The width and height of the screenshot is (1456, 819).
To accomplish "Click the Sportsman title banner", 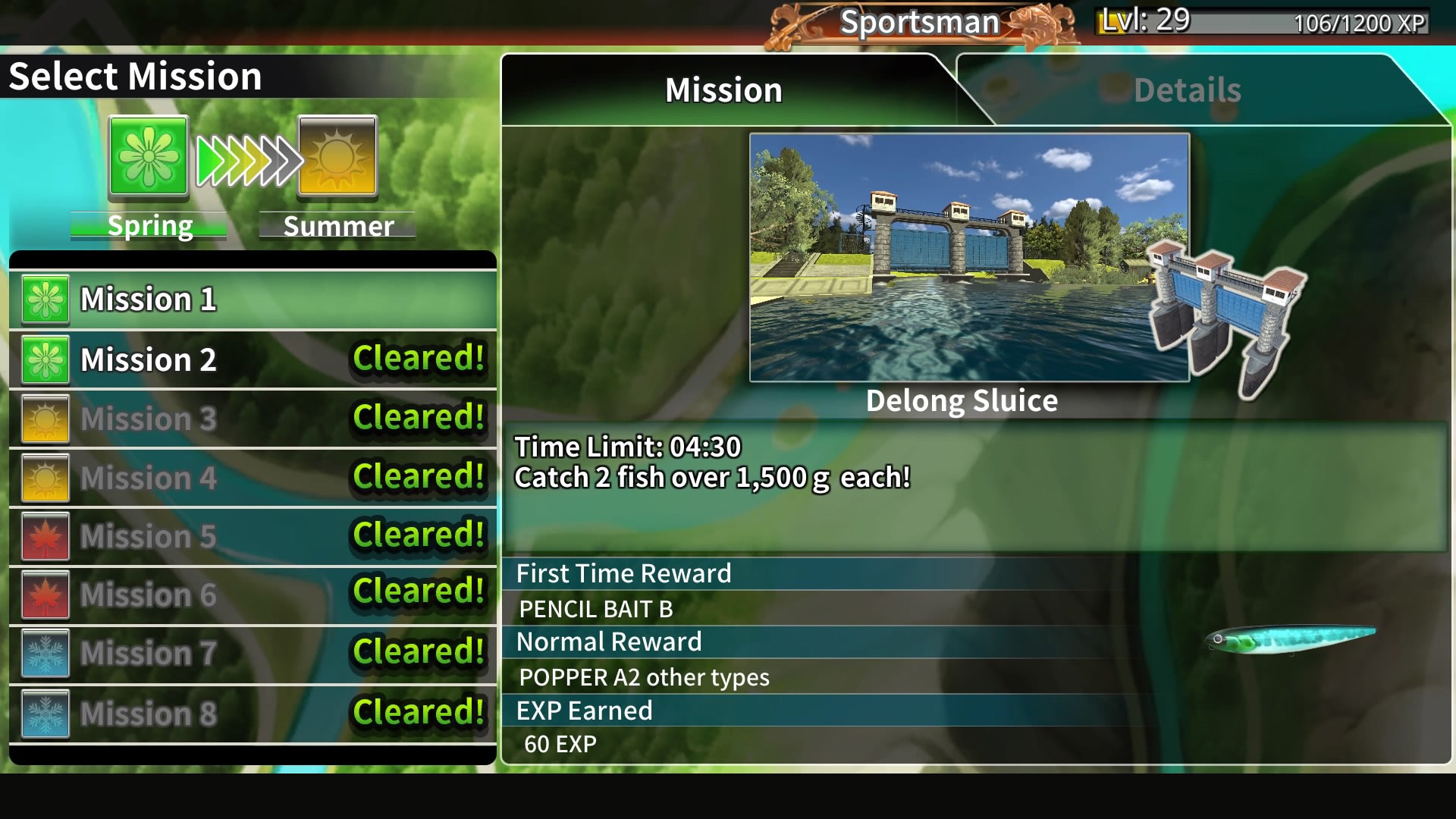I will pos(921,22).
